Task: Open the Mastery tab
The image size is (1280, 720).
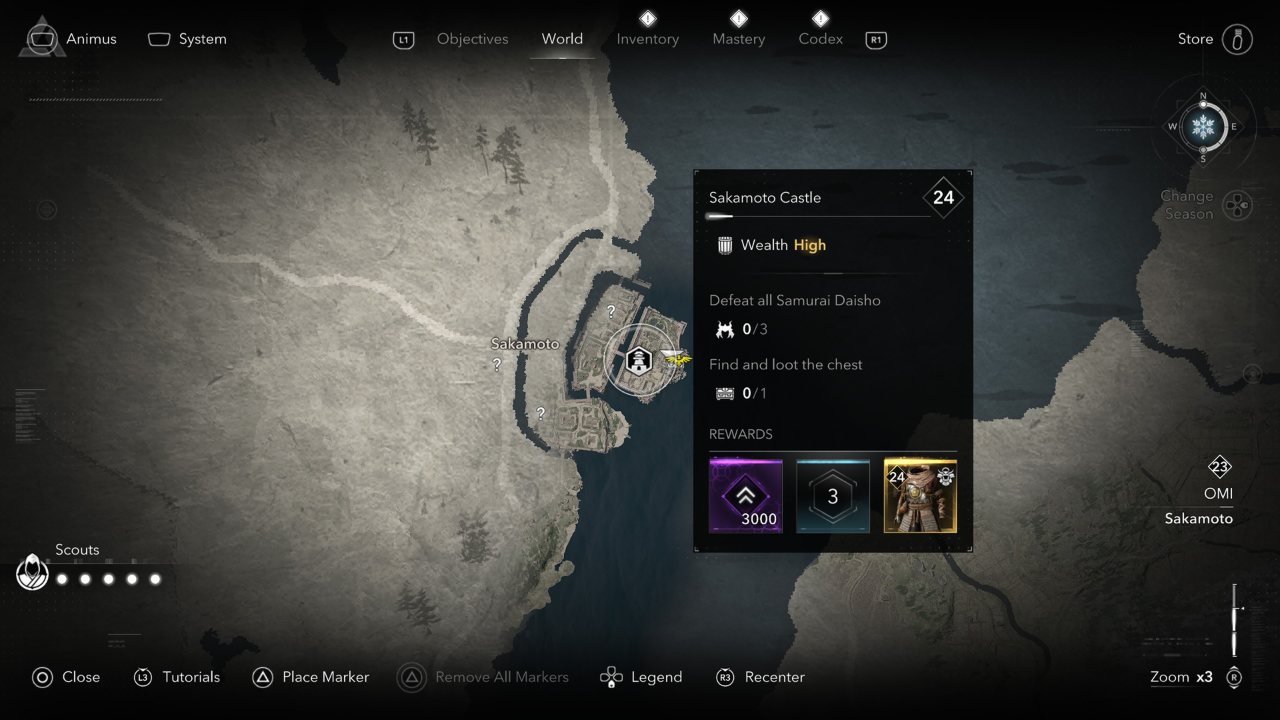Action: [738, 39]
